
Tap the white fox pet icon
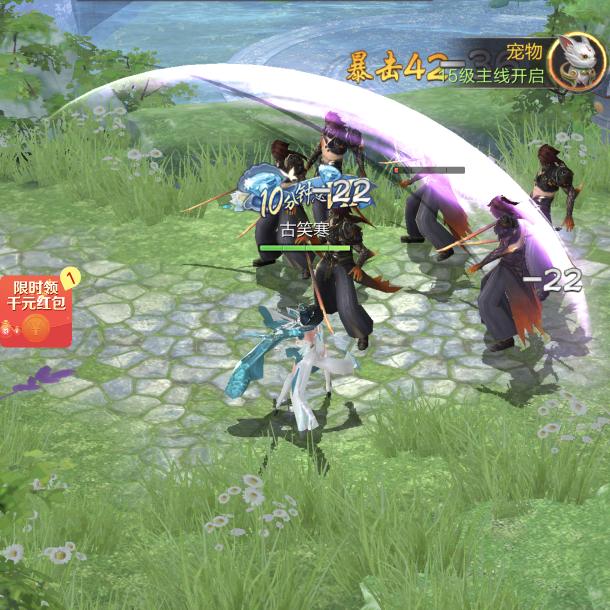click(577, 62)
